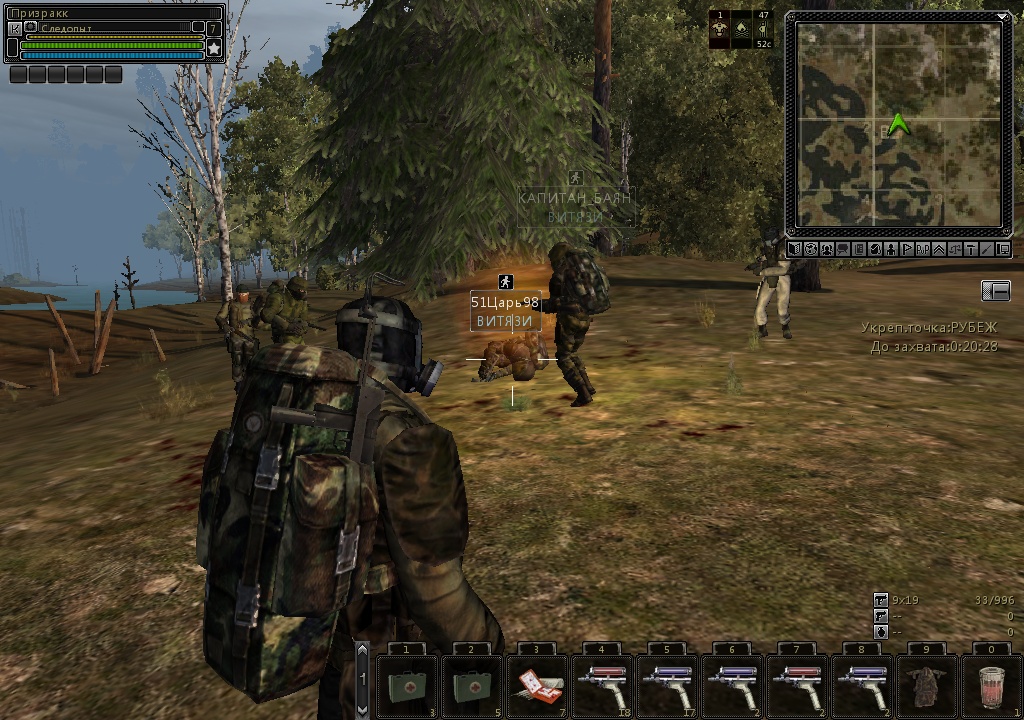The width and height of the screenshot is (1024, 720).
Task: Open the scales icon under the minimap
Action: tap(955, 249)
